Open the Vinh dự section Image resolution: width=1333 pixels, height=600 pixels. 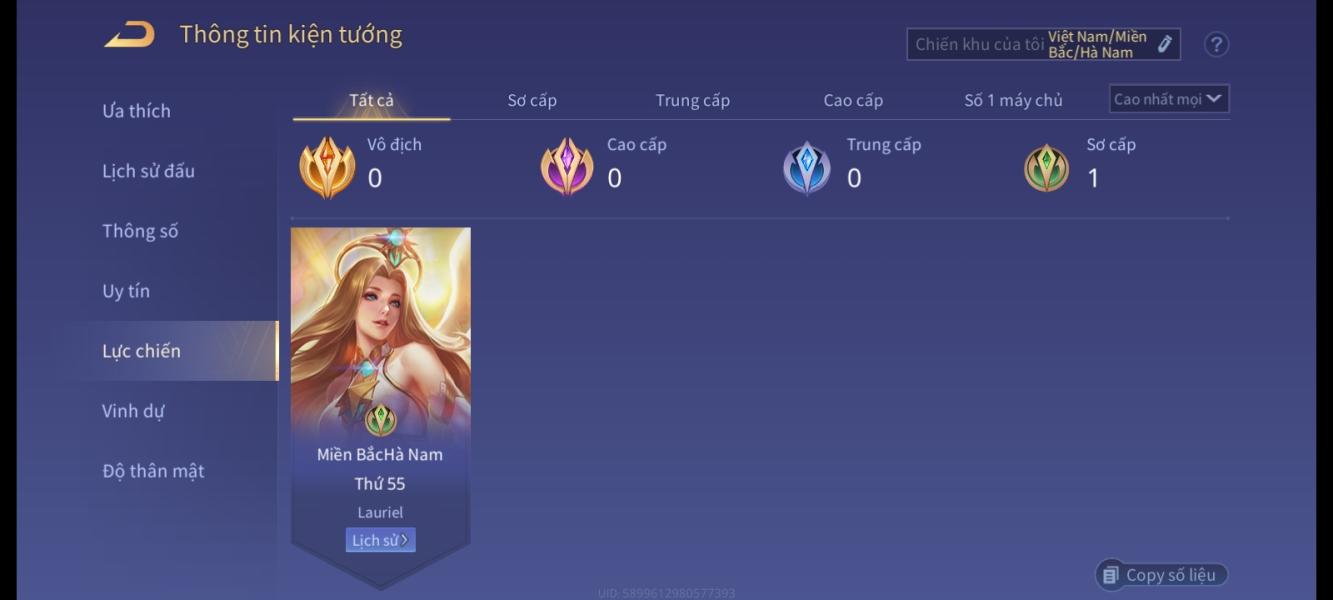tap(133, 411)
